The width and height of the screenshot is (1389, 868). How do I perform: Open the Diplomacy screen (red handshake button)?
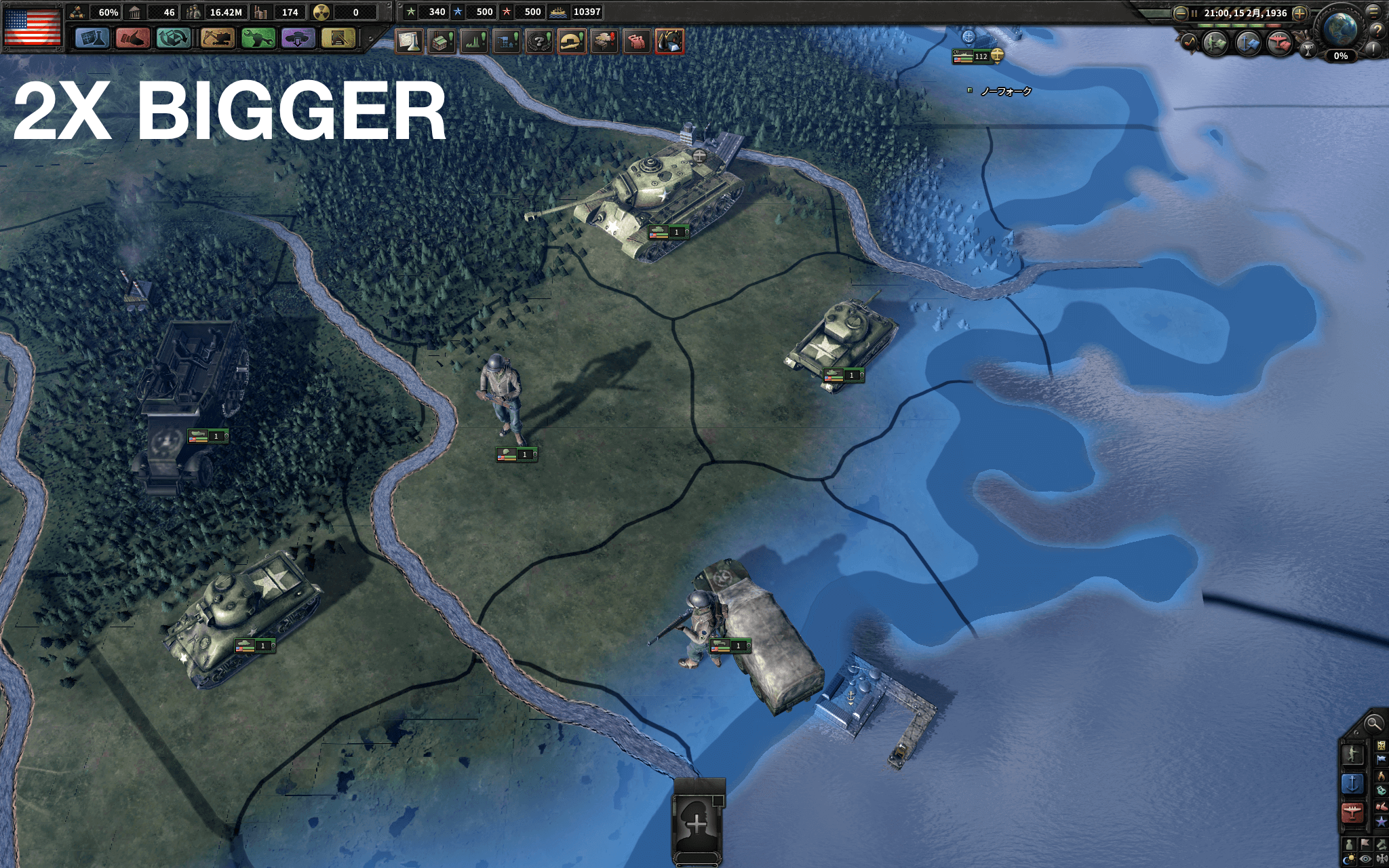[x=133, y=38]
